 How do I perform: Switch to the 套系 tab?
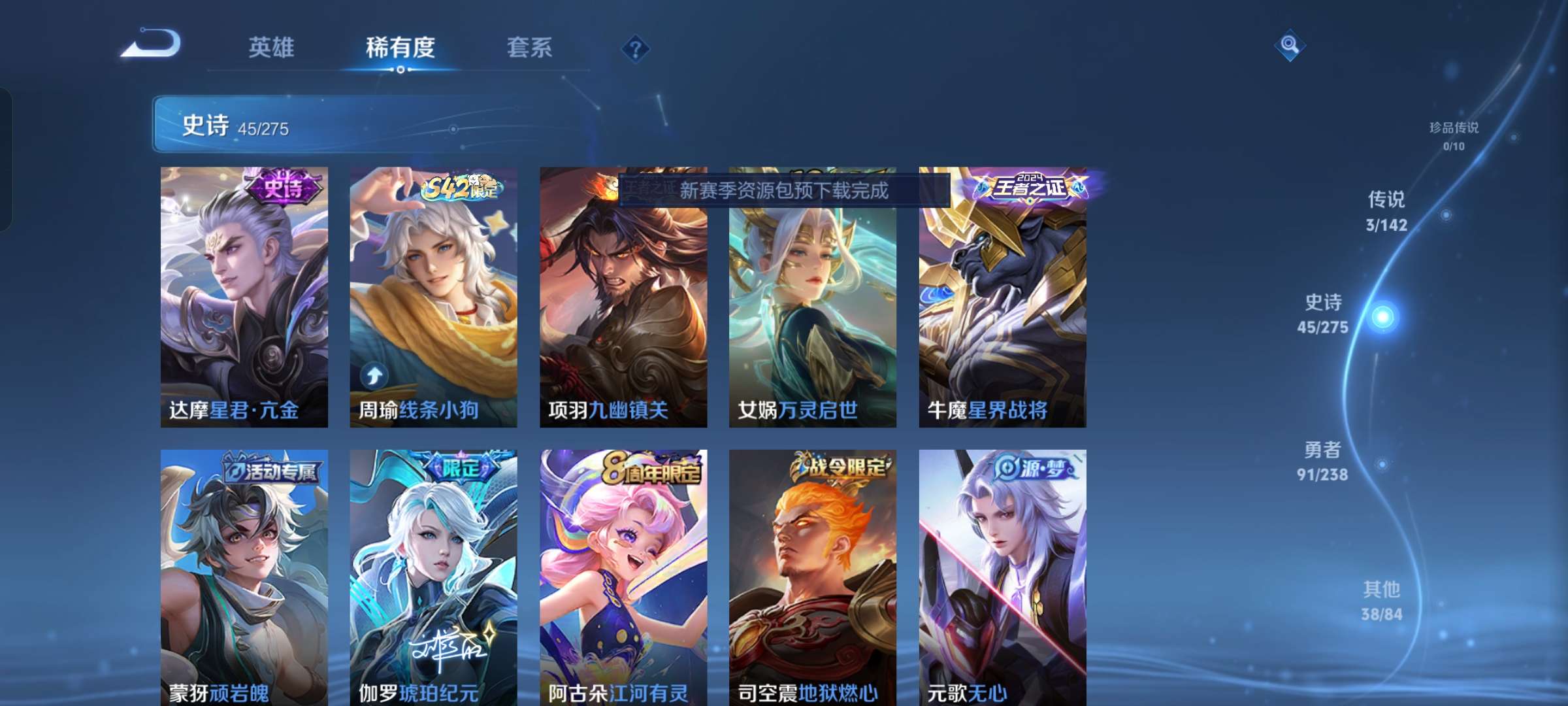530,48
